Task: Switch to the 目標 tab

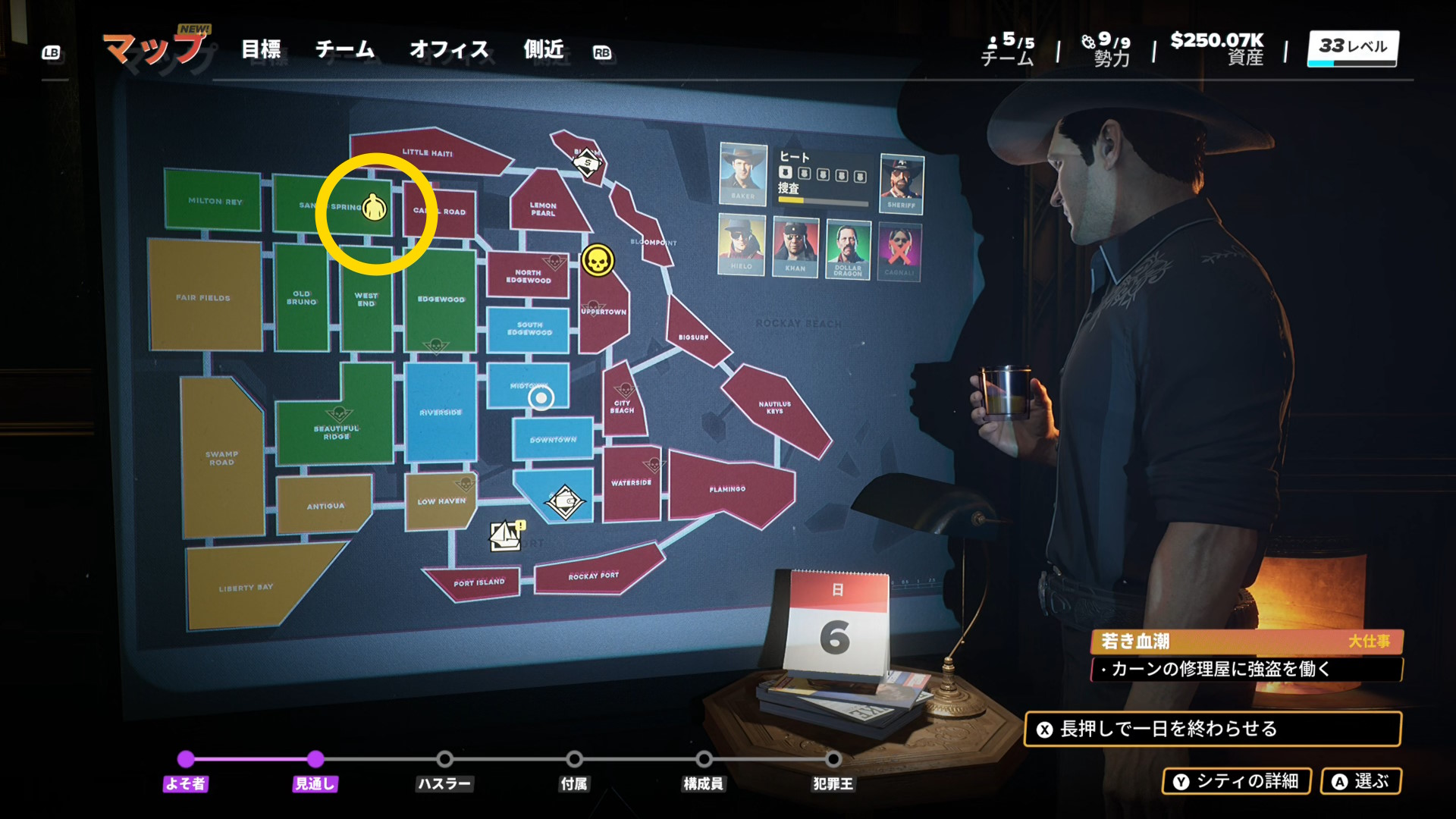Action: point(261,50)
